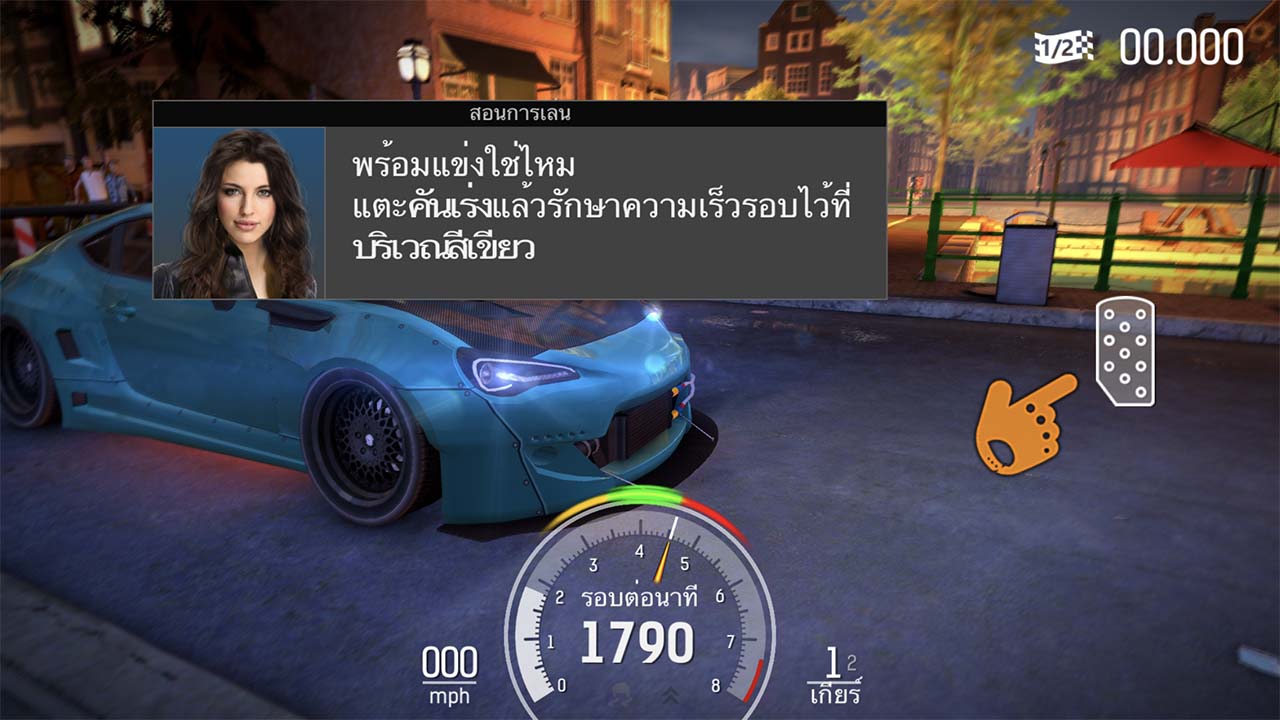Tap the รอบต่อนาที label on the gauge
Screen dimensions: 1280x720
click(640, 596)
